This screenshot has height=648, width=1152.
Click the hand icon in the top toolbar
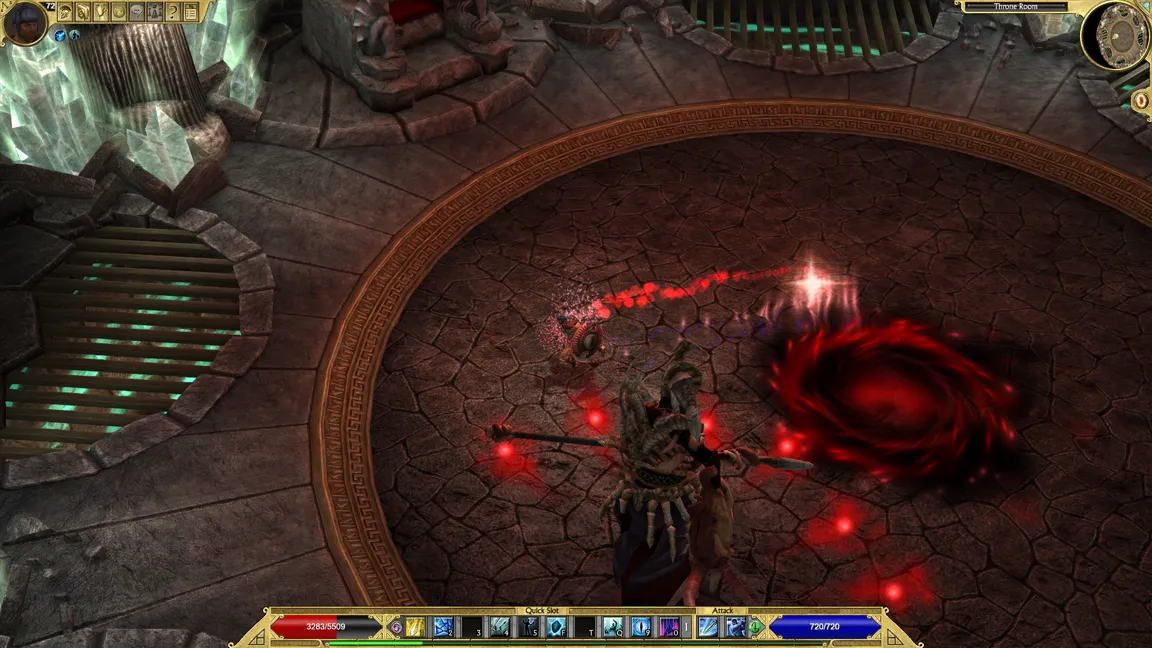[x=101, y=12]
